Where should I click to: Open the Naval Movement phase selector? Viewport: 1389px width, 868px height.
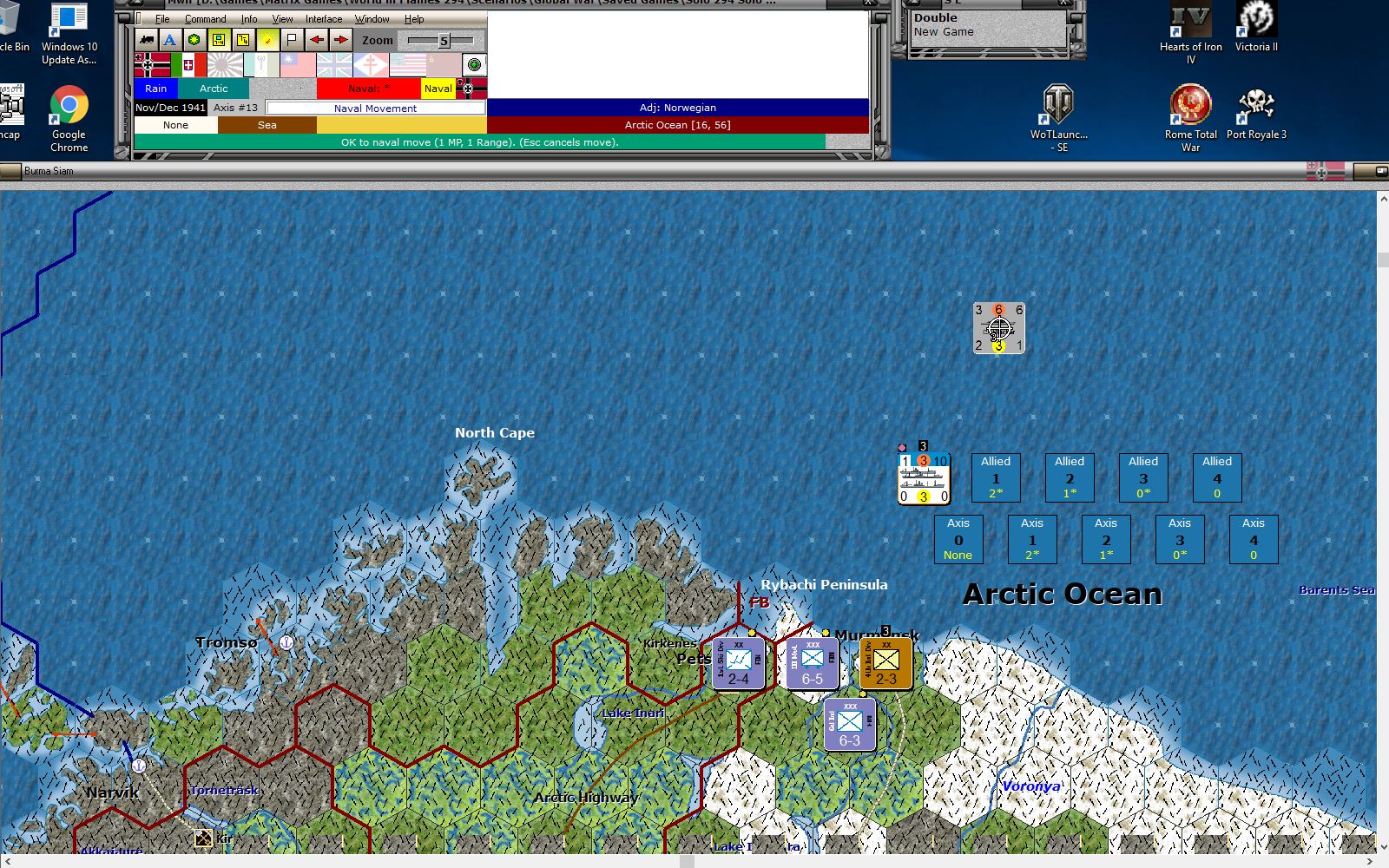(x=375, y=108)
